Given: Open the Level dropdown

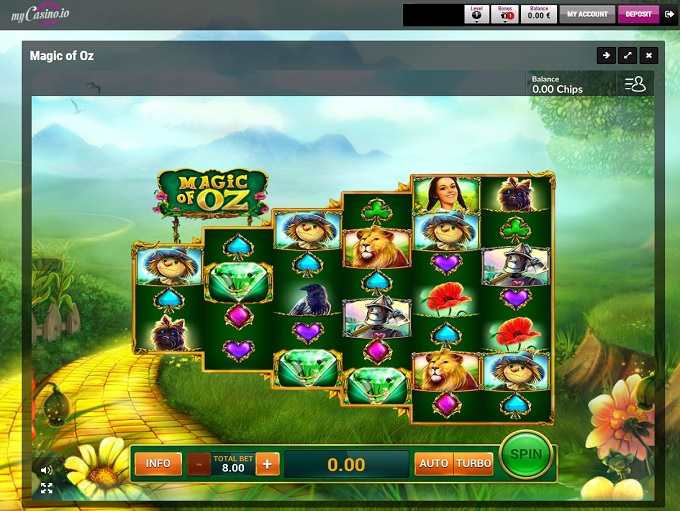Looking at the screenshot, I should (x=476, y=14).
